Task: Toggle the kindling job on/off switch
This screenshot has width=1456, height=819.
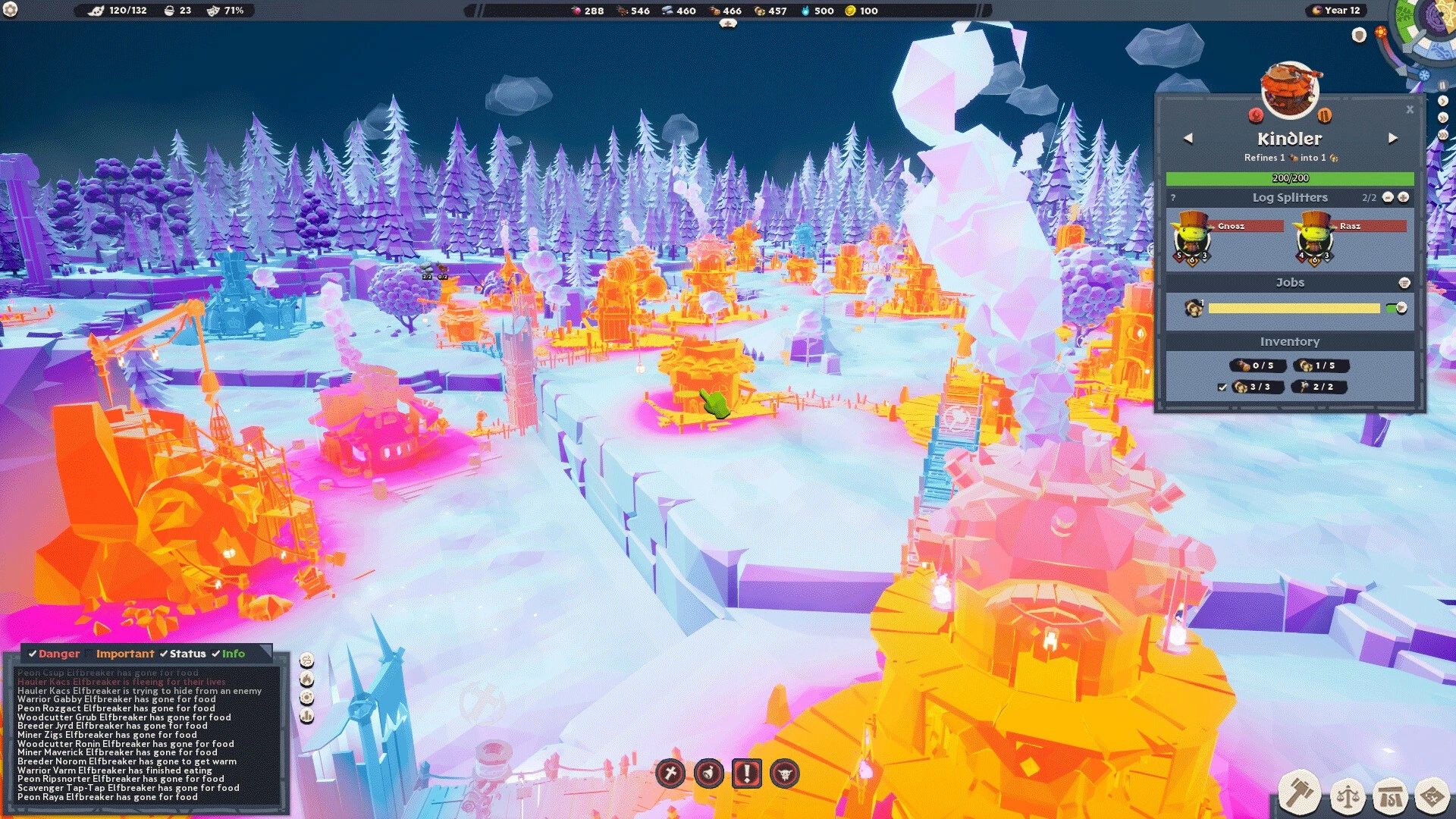Action: 1396,308
